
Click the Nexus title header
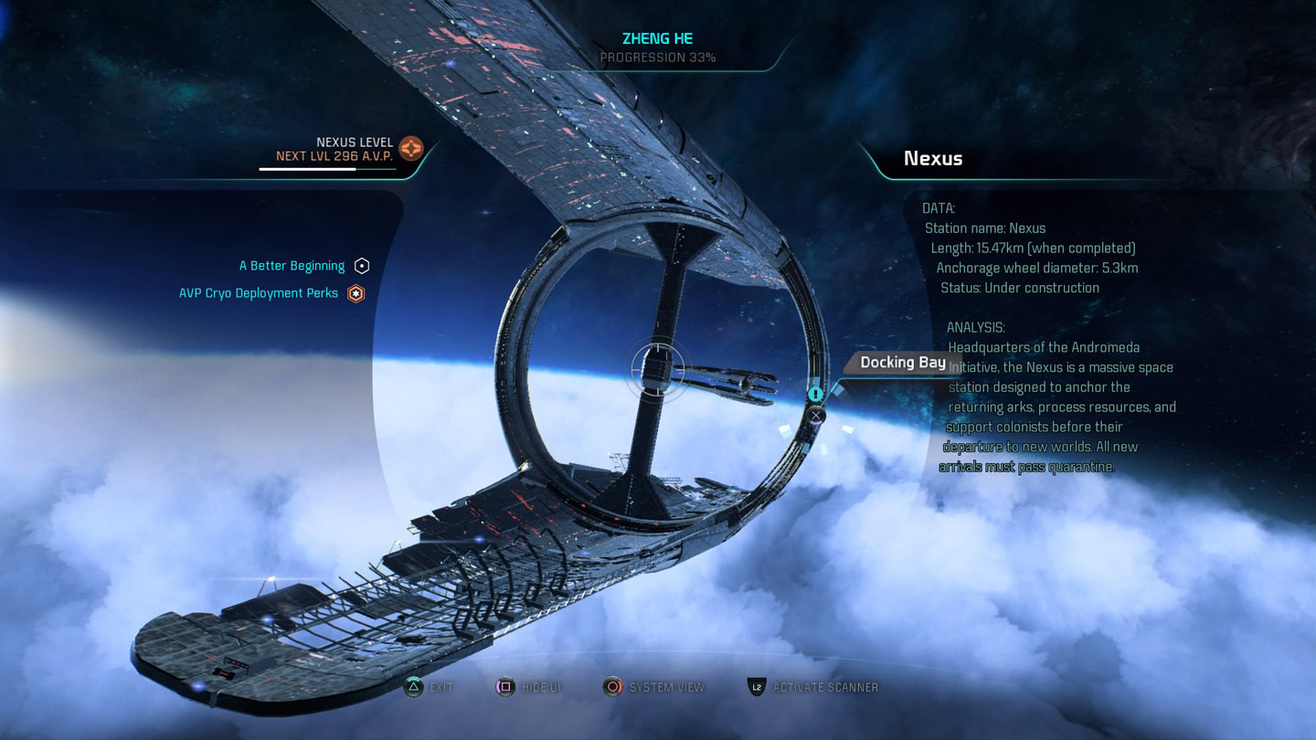[x=933, y=158]
